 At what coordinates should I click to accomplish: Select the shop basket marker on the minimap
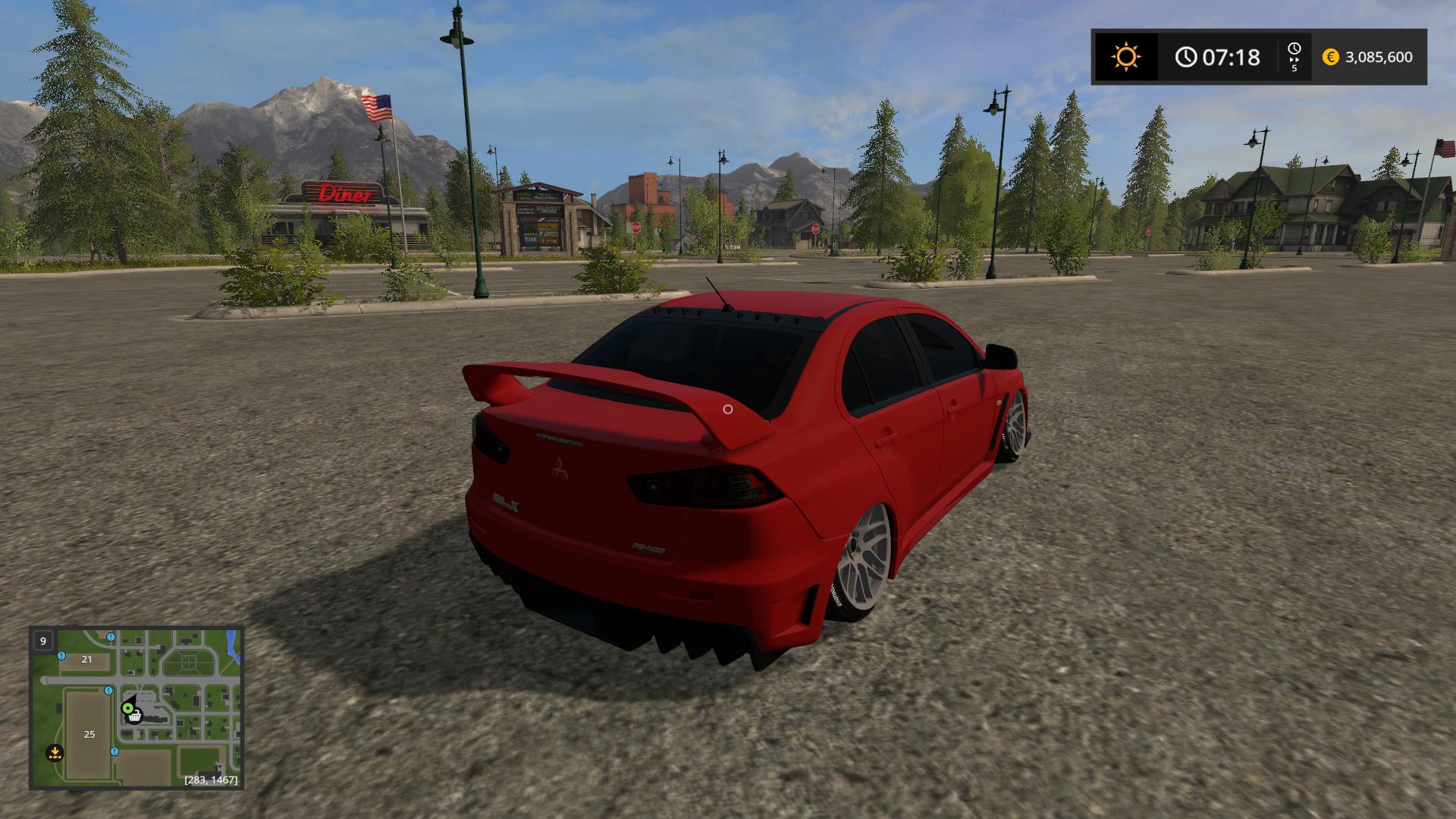pos(135,715)
